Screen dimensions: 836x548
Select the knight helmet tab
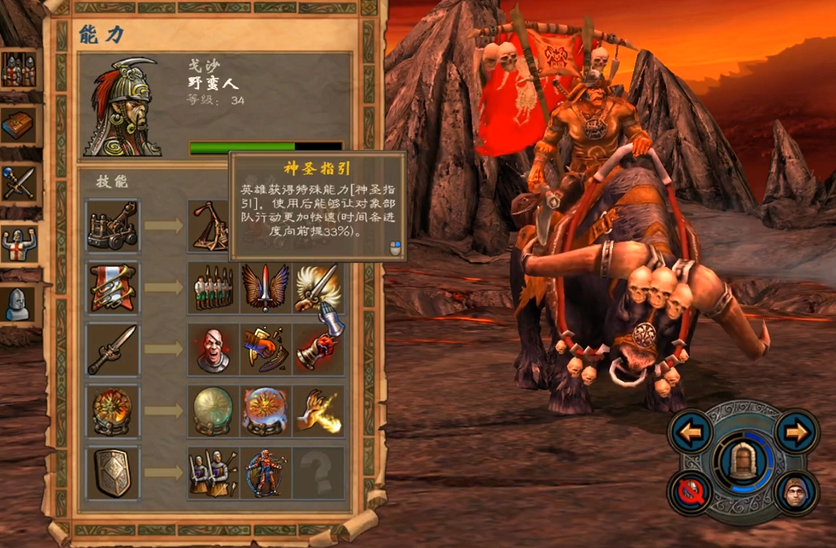pos(18,301)
